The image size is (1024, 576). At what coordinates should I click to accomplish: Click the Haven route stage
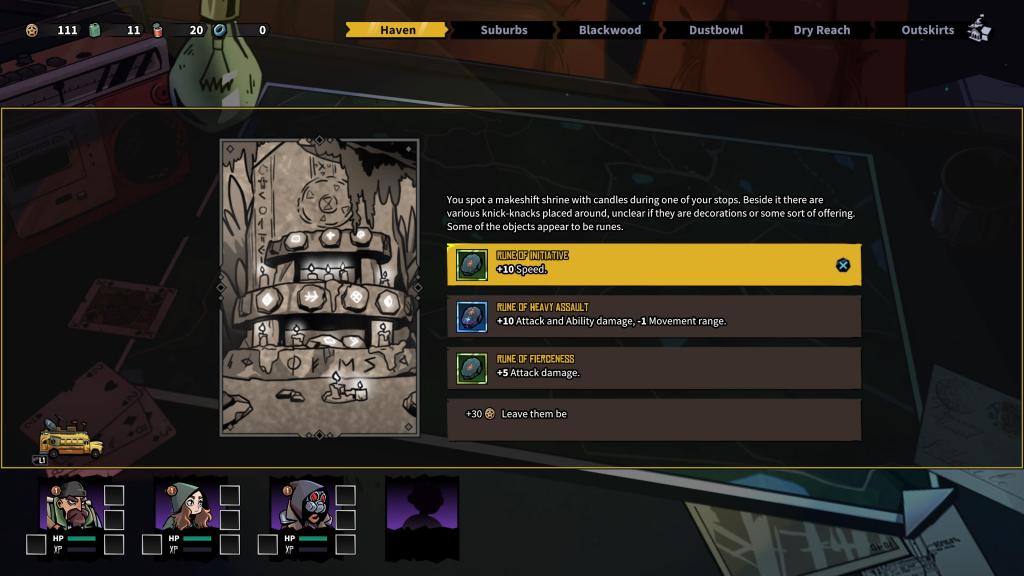tap(397, 30)
